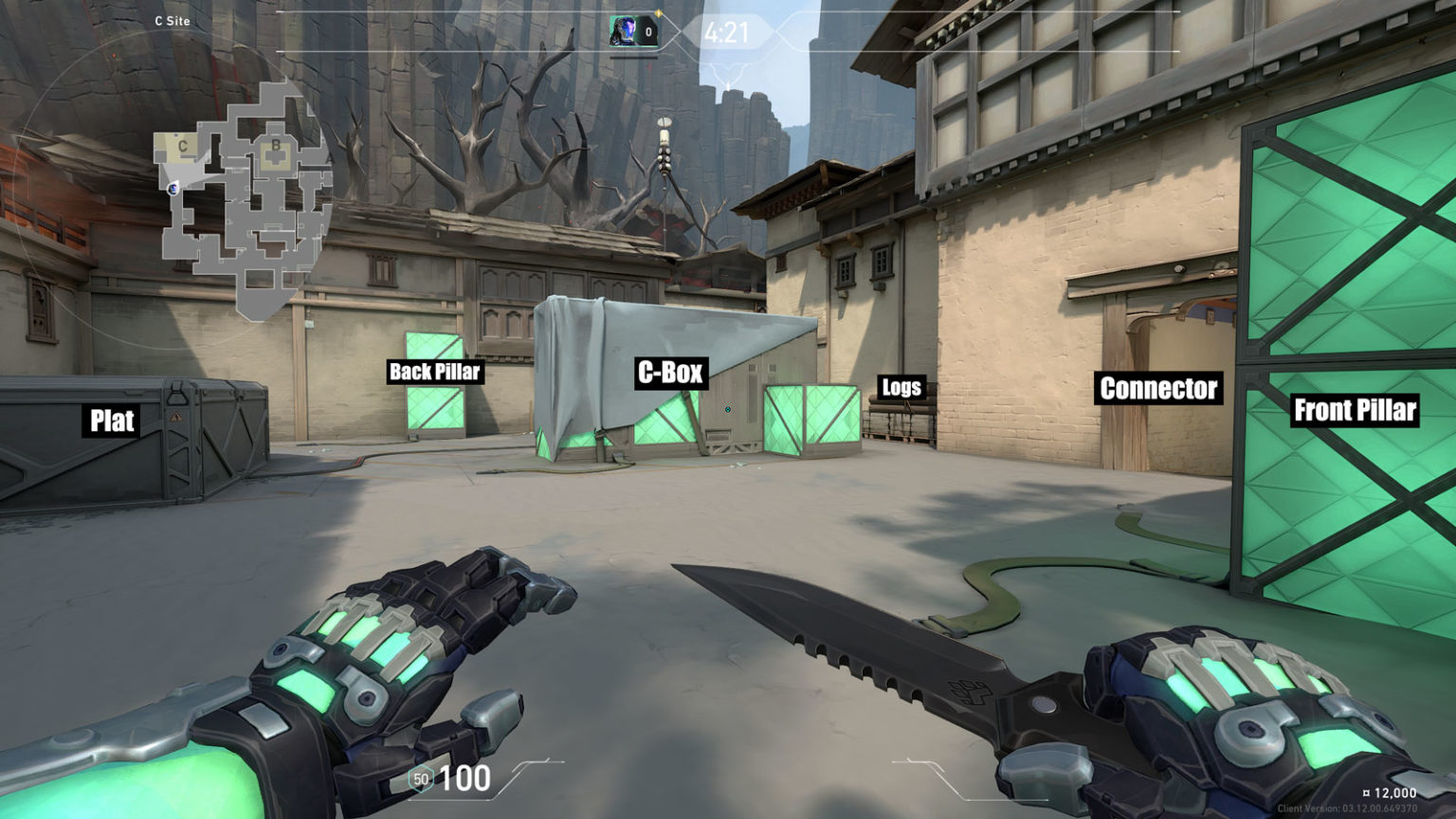Click the Back Pillar callout label
Screen dimensions: 1456x819
(x=433, y=373)
